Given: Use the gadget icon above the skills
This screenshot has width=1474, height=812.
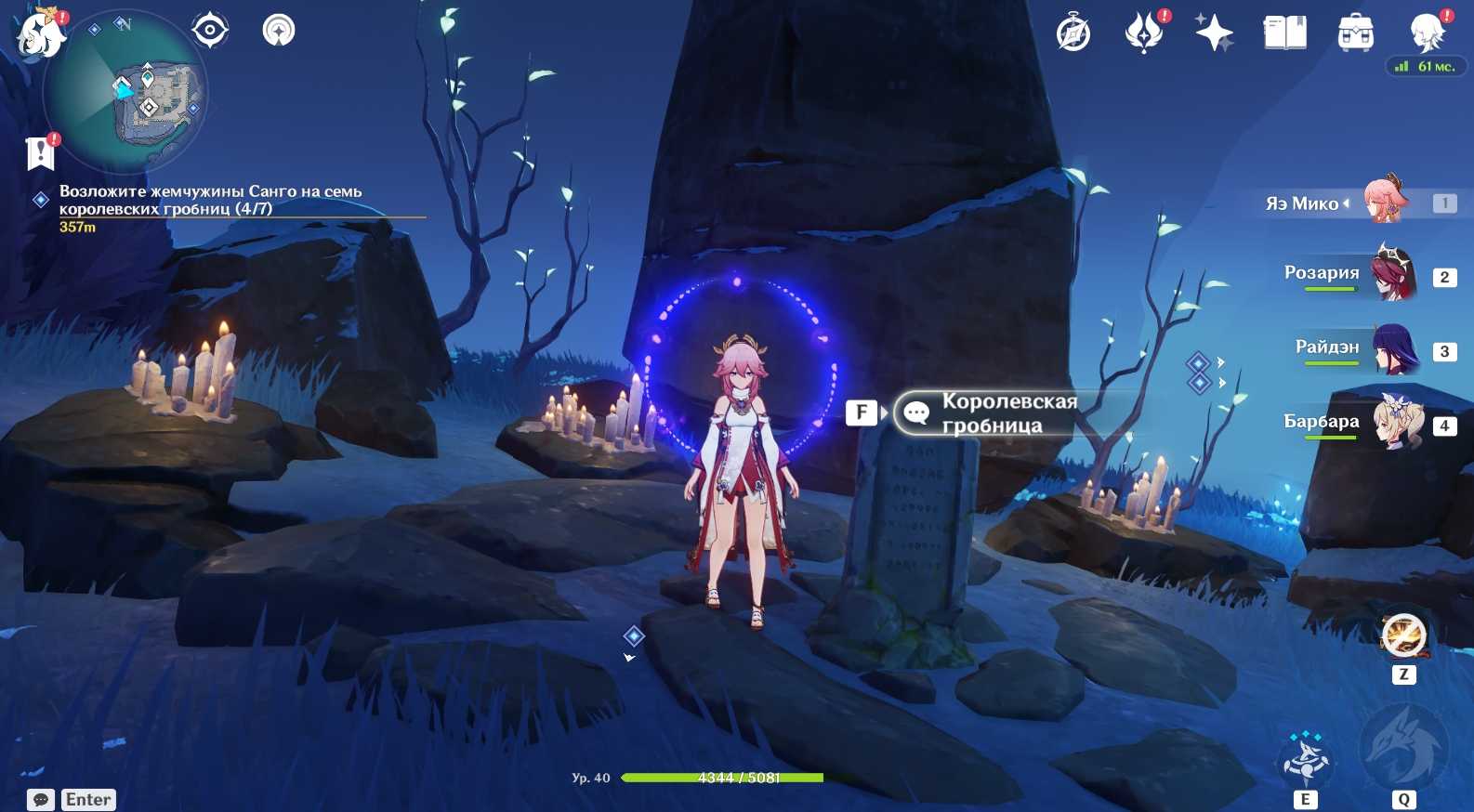Looking at the screenshot, I should pos(1403,636).
